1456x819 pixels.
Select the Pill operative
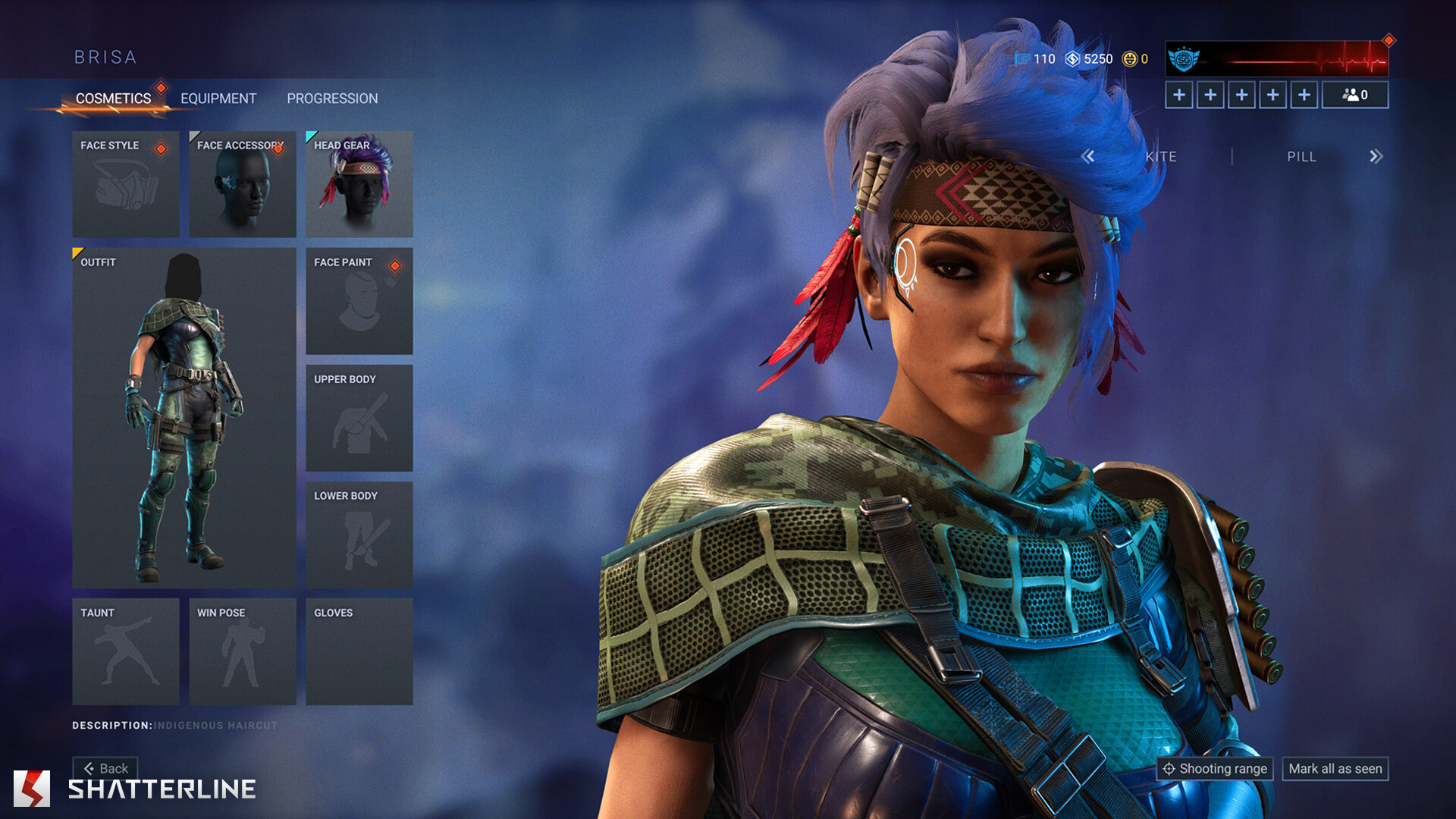1301,156
